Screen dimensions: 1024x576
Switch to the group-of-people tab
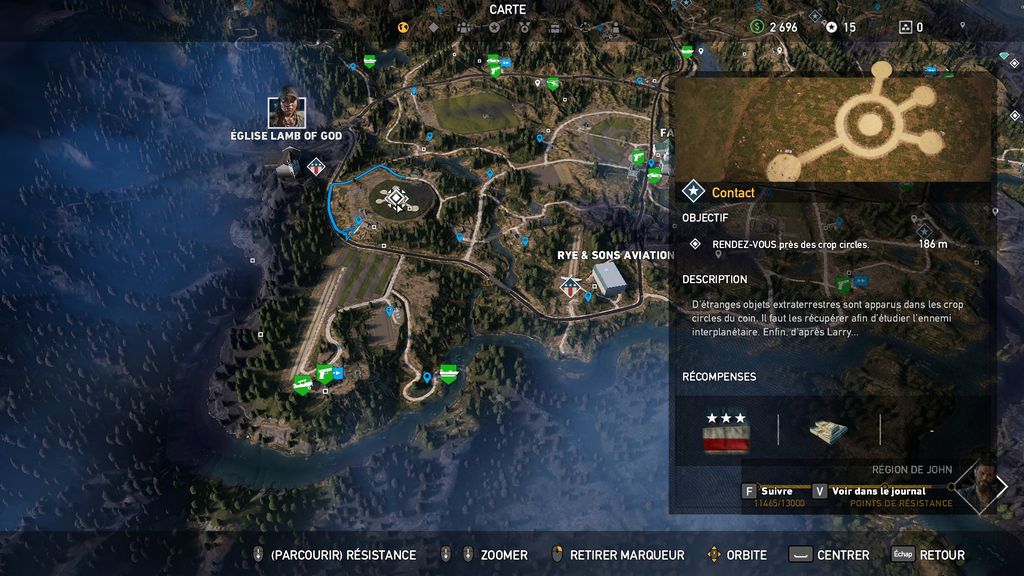pyautogui.click(x=464, y=28)
